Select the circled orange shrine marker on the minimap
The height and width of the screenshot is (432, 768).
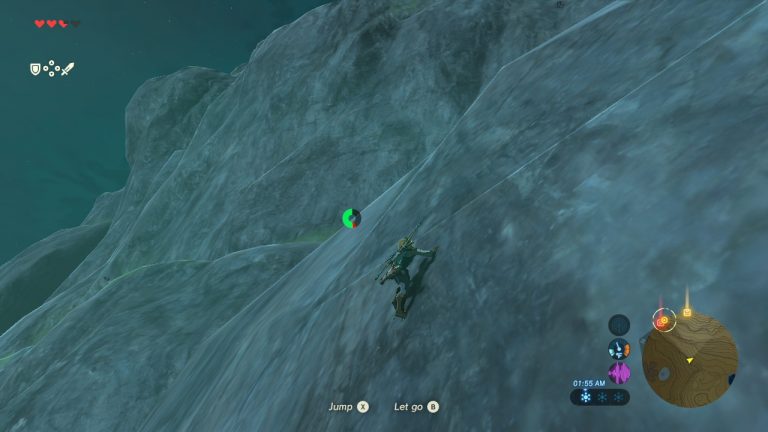click(x=661, y=320)
